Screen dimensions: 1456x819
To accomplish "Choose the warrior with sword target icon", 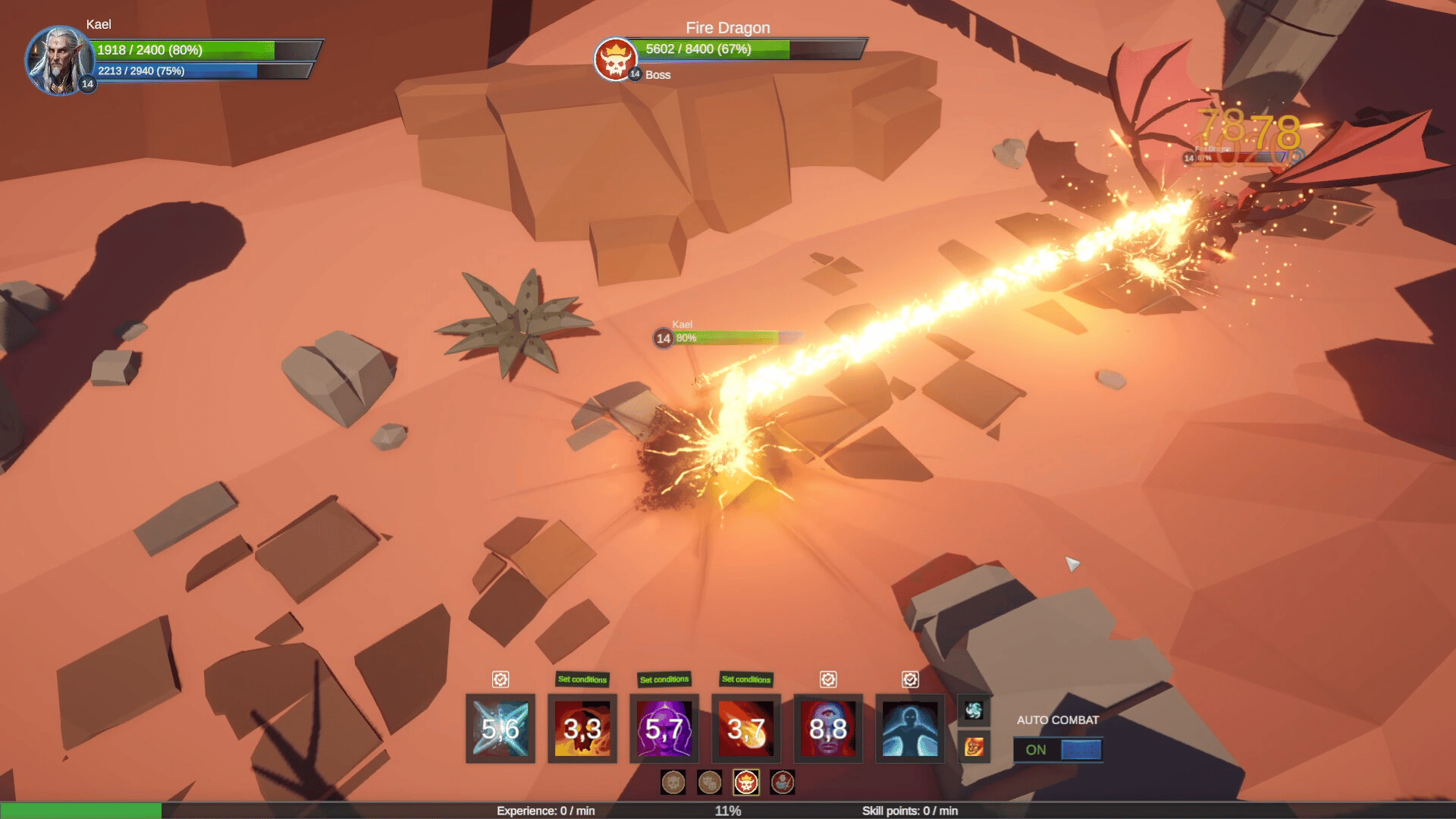I will [783, 783].
